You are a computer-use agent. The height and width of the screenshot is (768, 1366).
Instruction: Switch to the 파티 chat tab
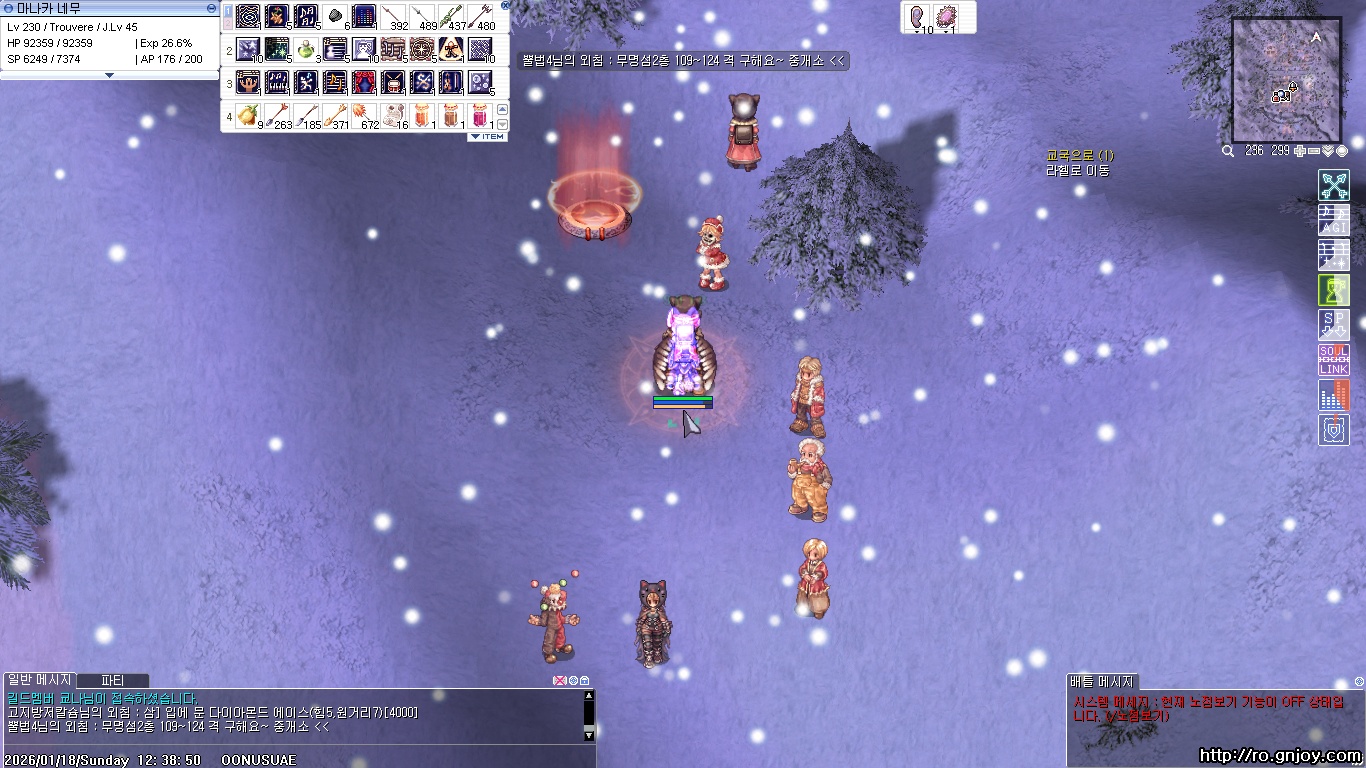pos(112,681)
